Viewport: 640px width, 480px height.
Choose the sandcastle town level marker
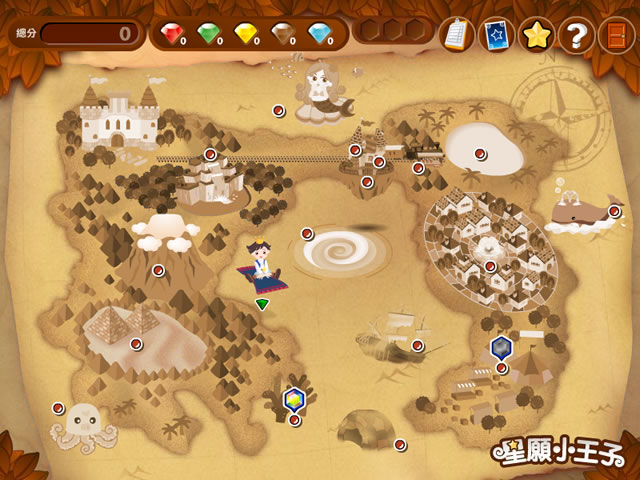(x=210, y=154)
